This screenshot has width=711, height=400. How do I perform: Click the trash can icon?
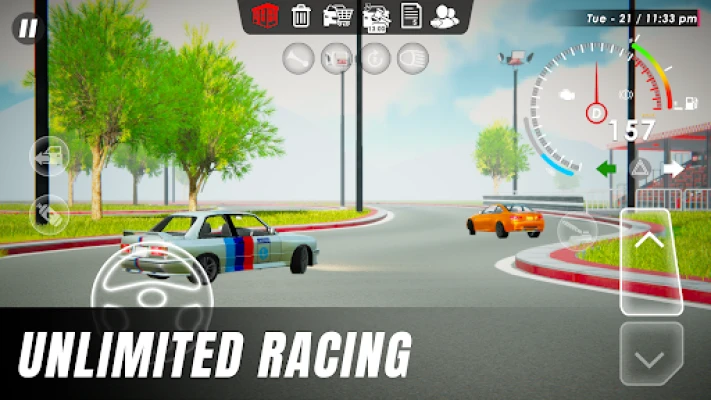pyautogui.click(x=300, y=15)
